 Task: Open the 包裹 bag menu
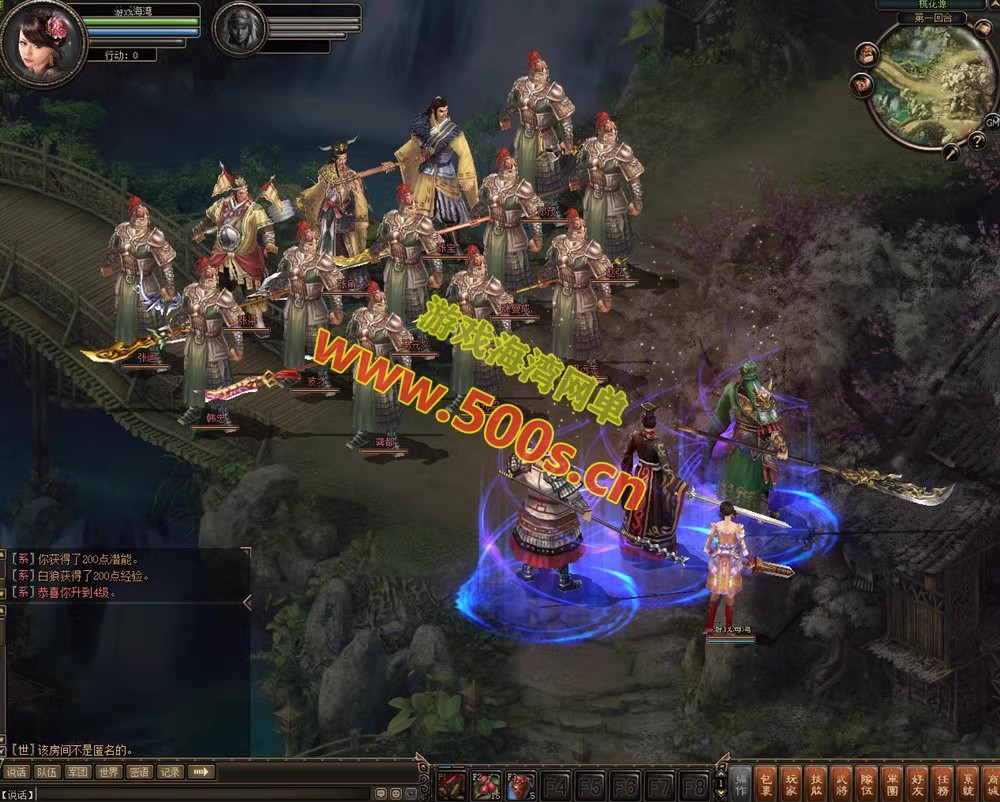point(765,782)
